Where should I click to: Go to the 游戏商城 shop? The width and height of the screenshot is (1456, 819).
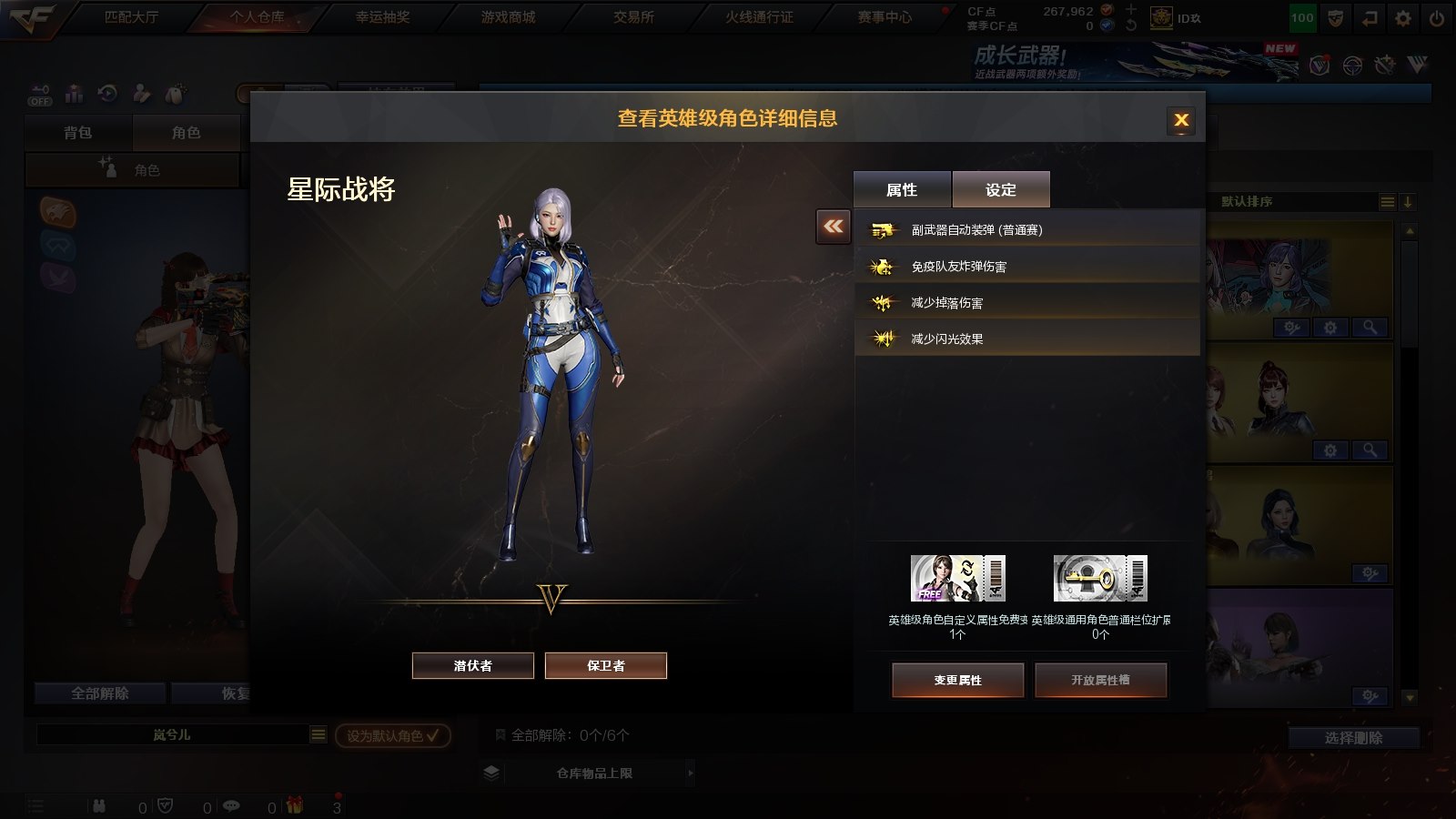[x=508, y=17]
